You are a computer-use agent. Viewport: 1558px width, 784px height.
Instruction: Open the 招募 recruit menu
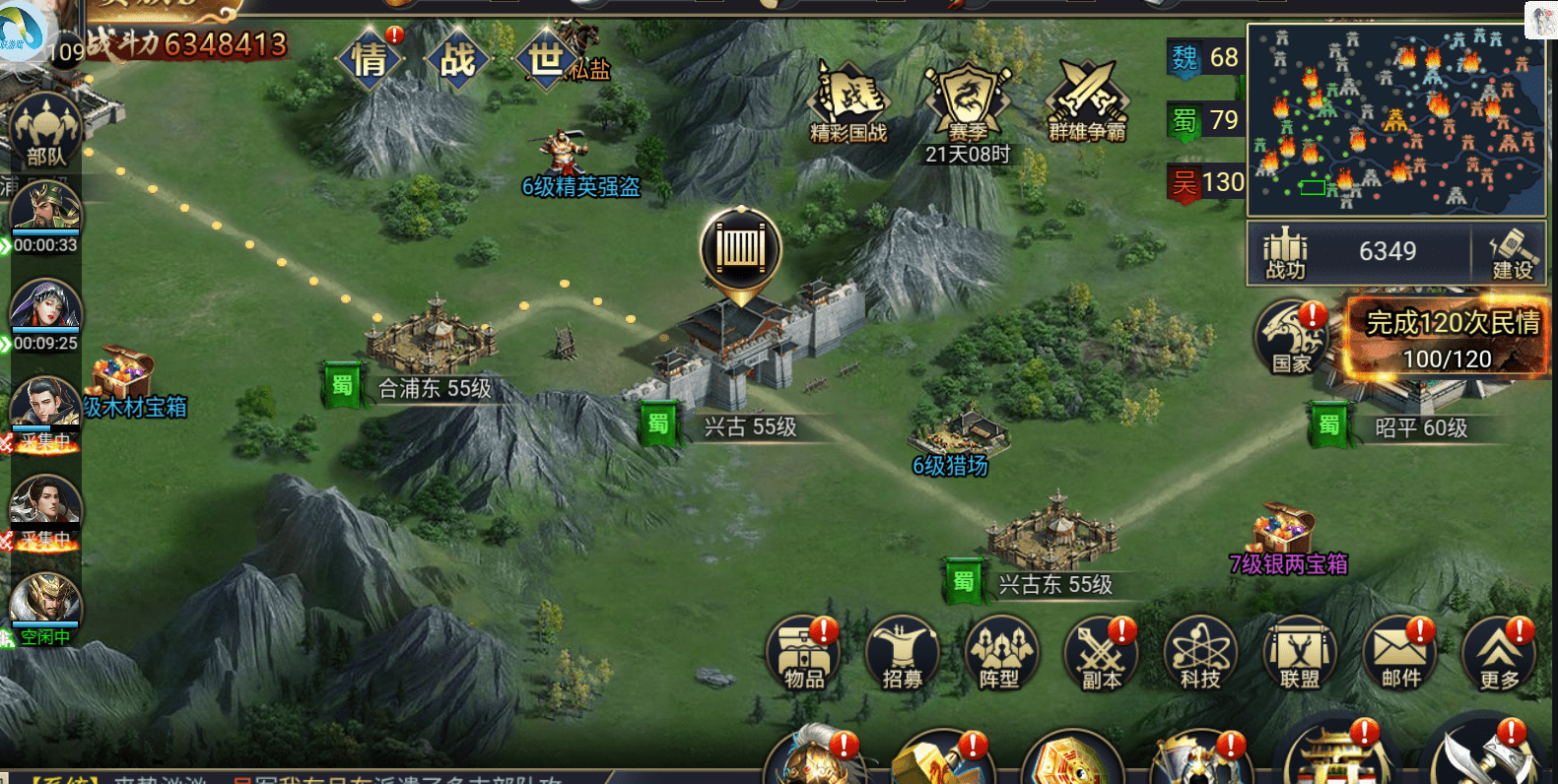click(x=903, y=654)
